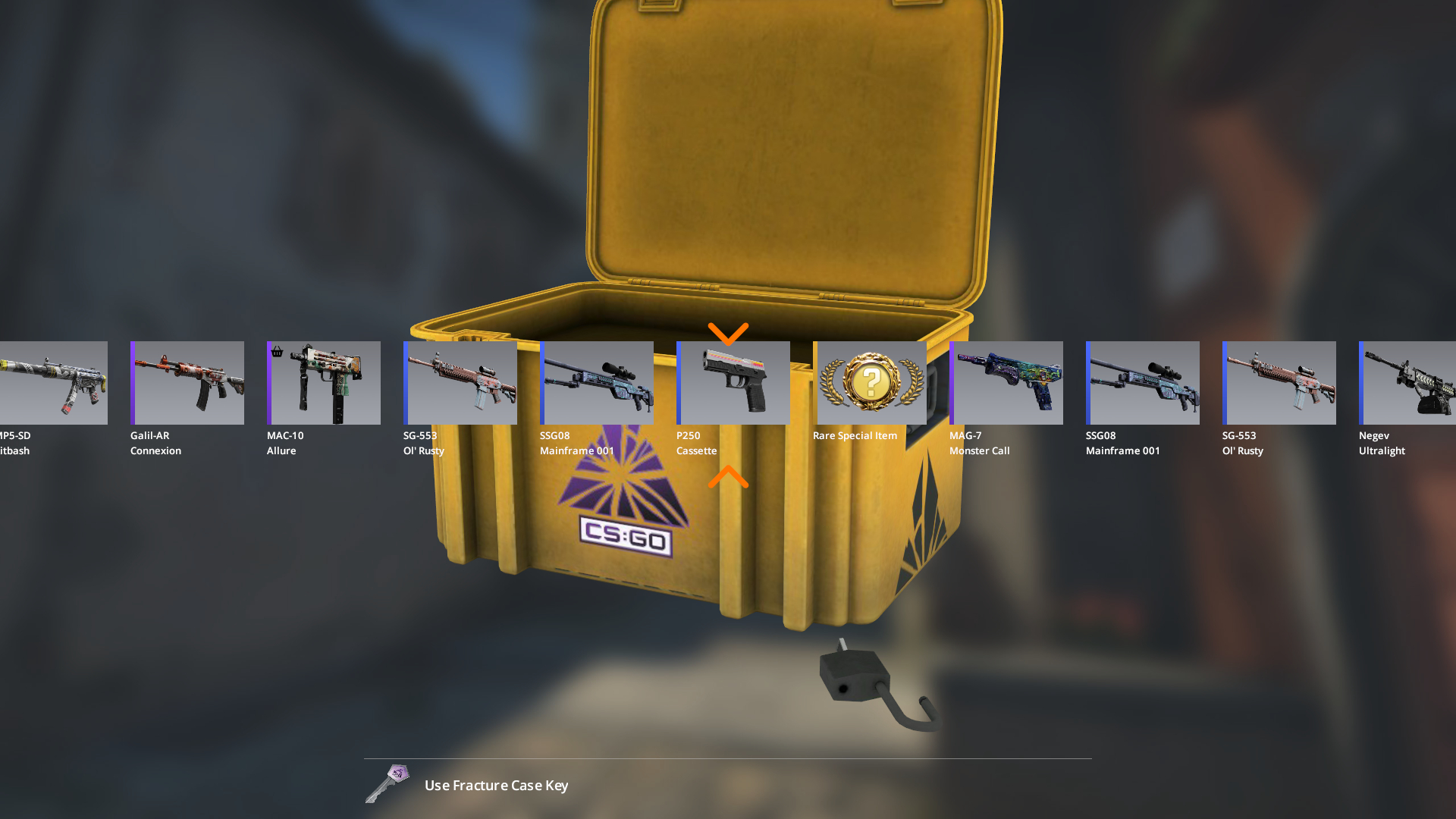Click the upper orange selection chevron
This screenshot has height=819, width=1456.
click(729, 334)
